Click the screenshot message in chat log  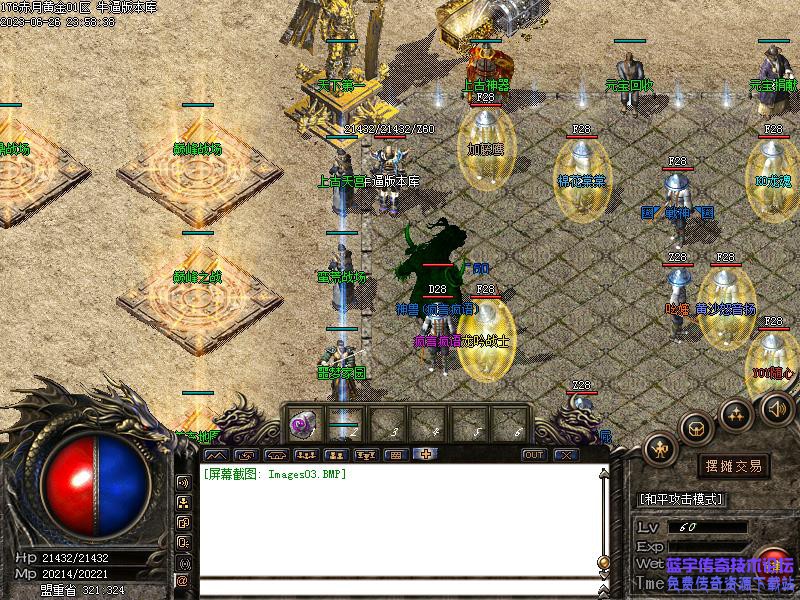(x=275, y=474)
